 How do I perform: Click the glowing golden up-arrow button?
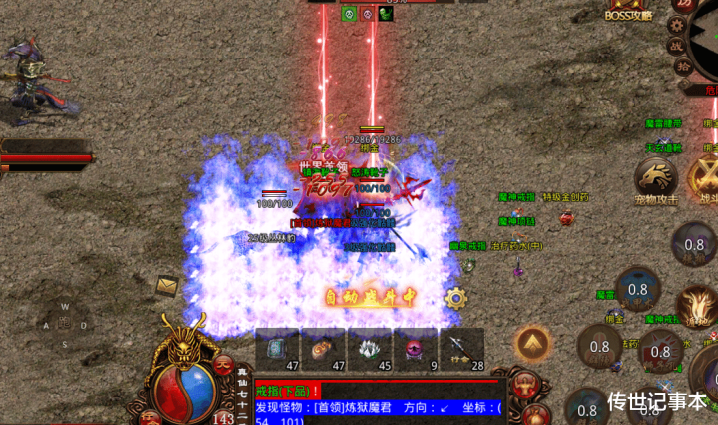533,344
